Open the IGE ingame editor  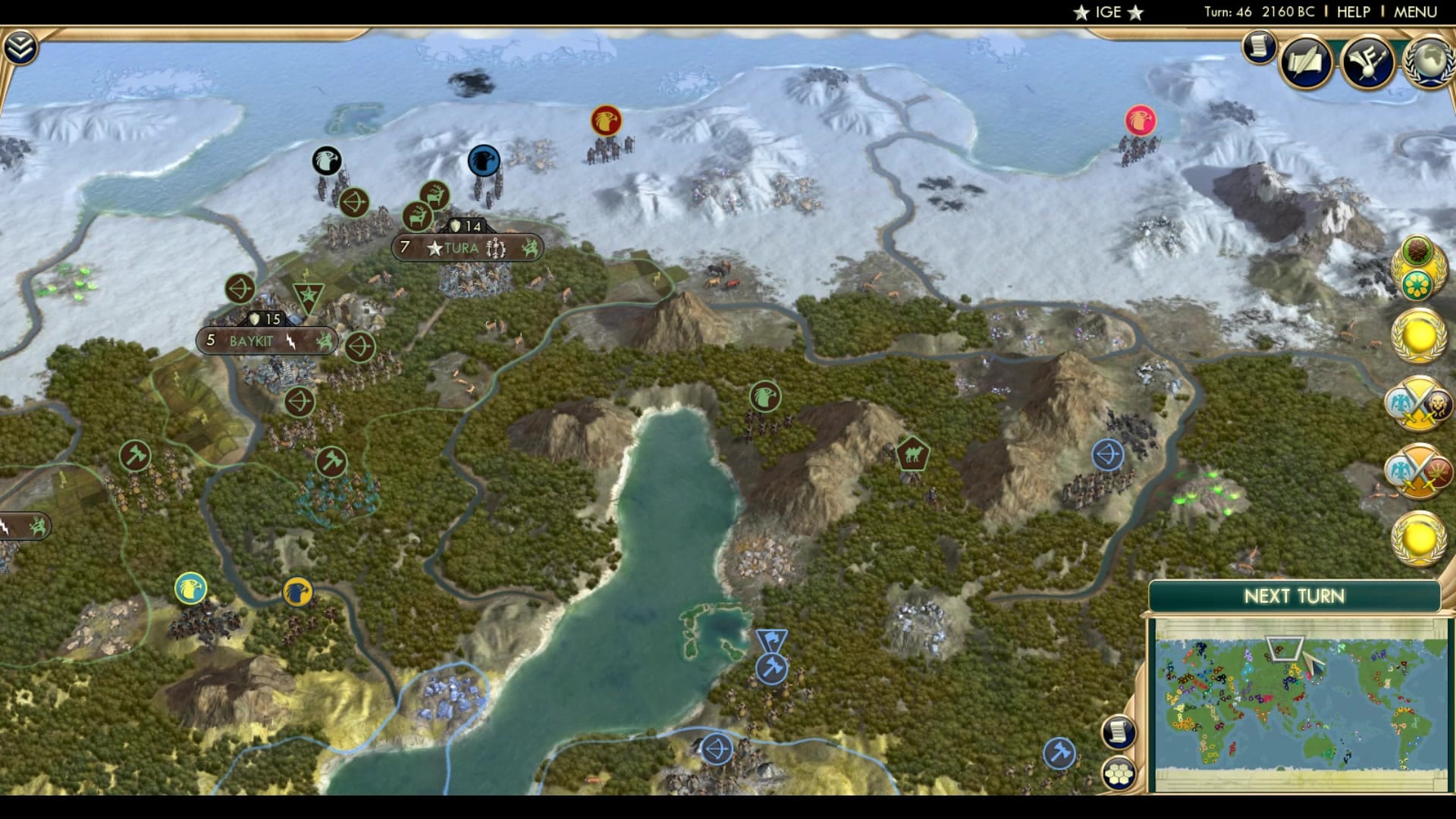tap(1107, 12)
